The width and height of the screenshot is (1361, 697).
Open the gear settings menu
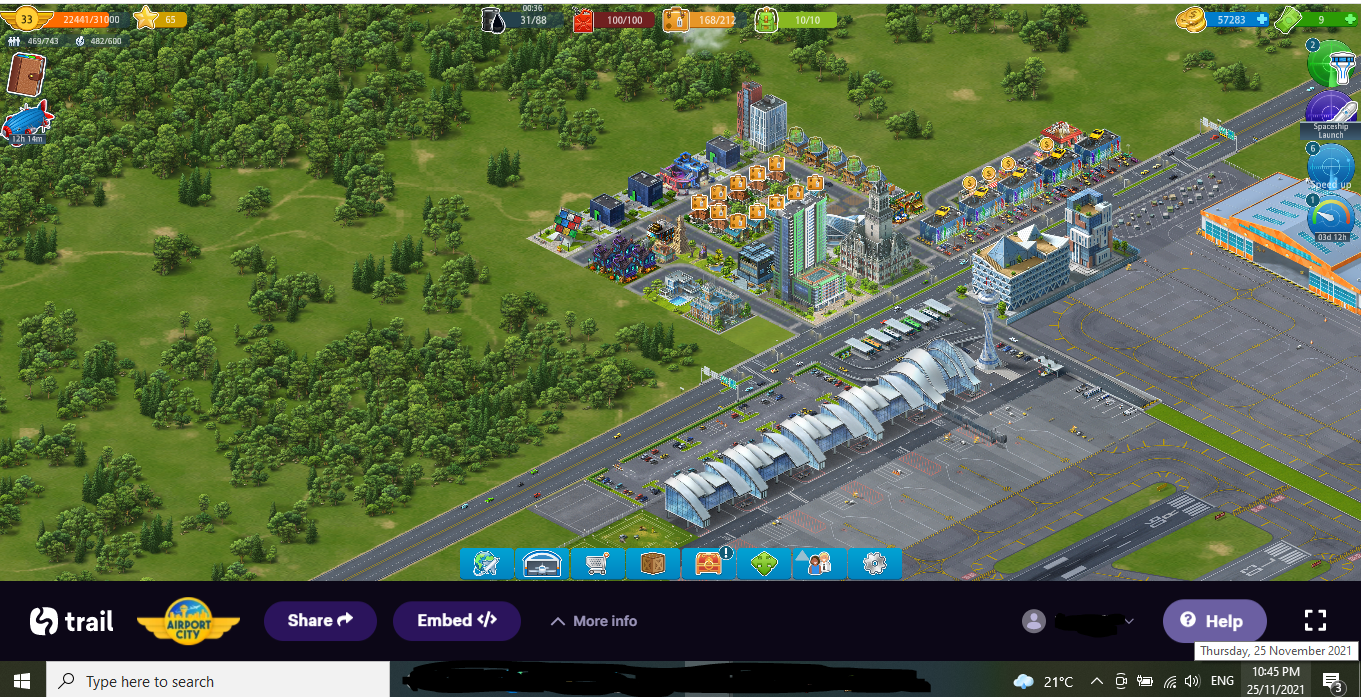coord(874,564)
